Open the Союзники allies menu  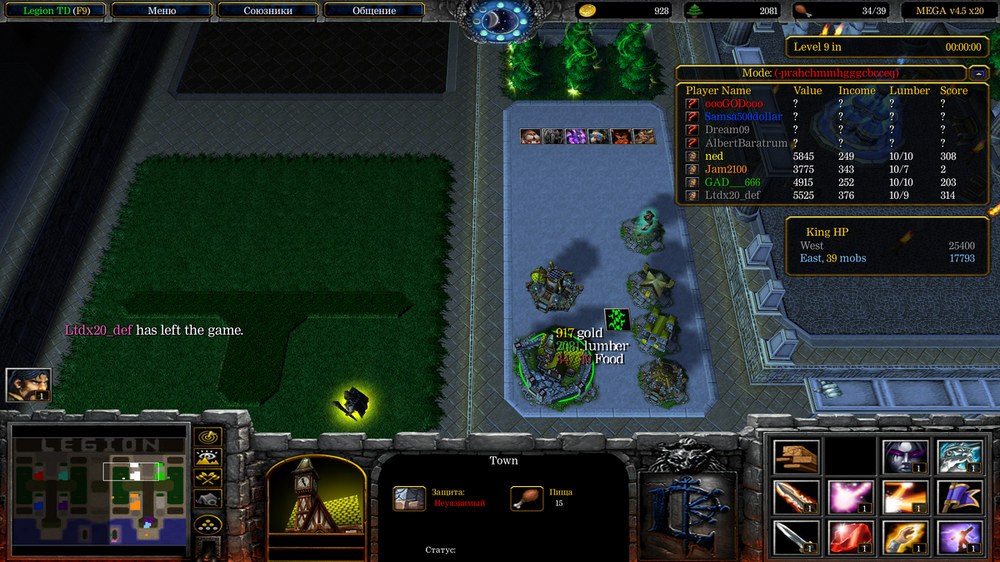coord(267,10)
